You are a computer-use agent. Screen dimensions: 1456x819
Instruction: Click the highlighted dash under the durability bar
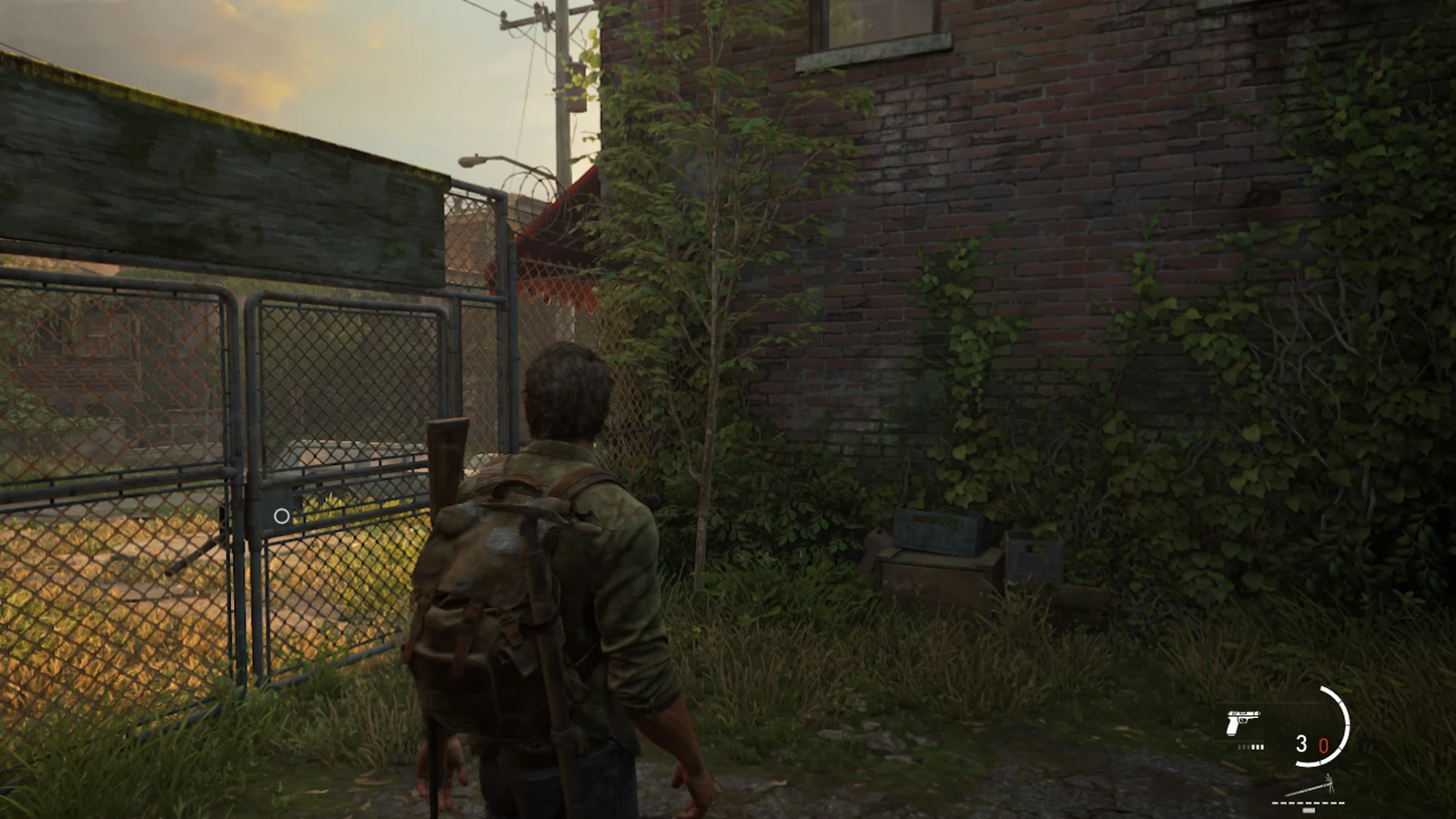point(1309,811)
